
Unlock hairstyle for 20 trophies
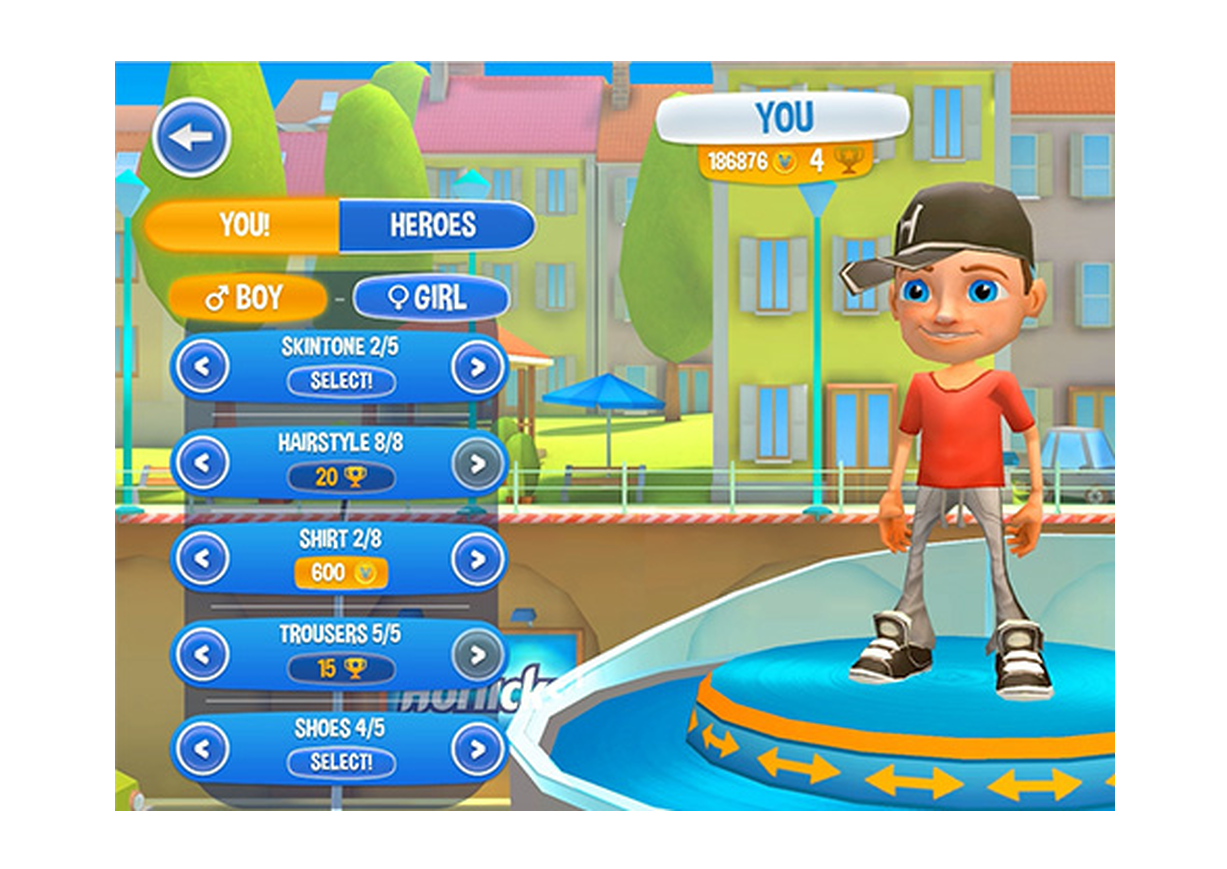[x=340, y=477]
